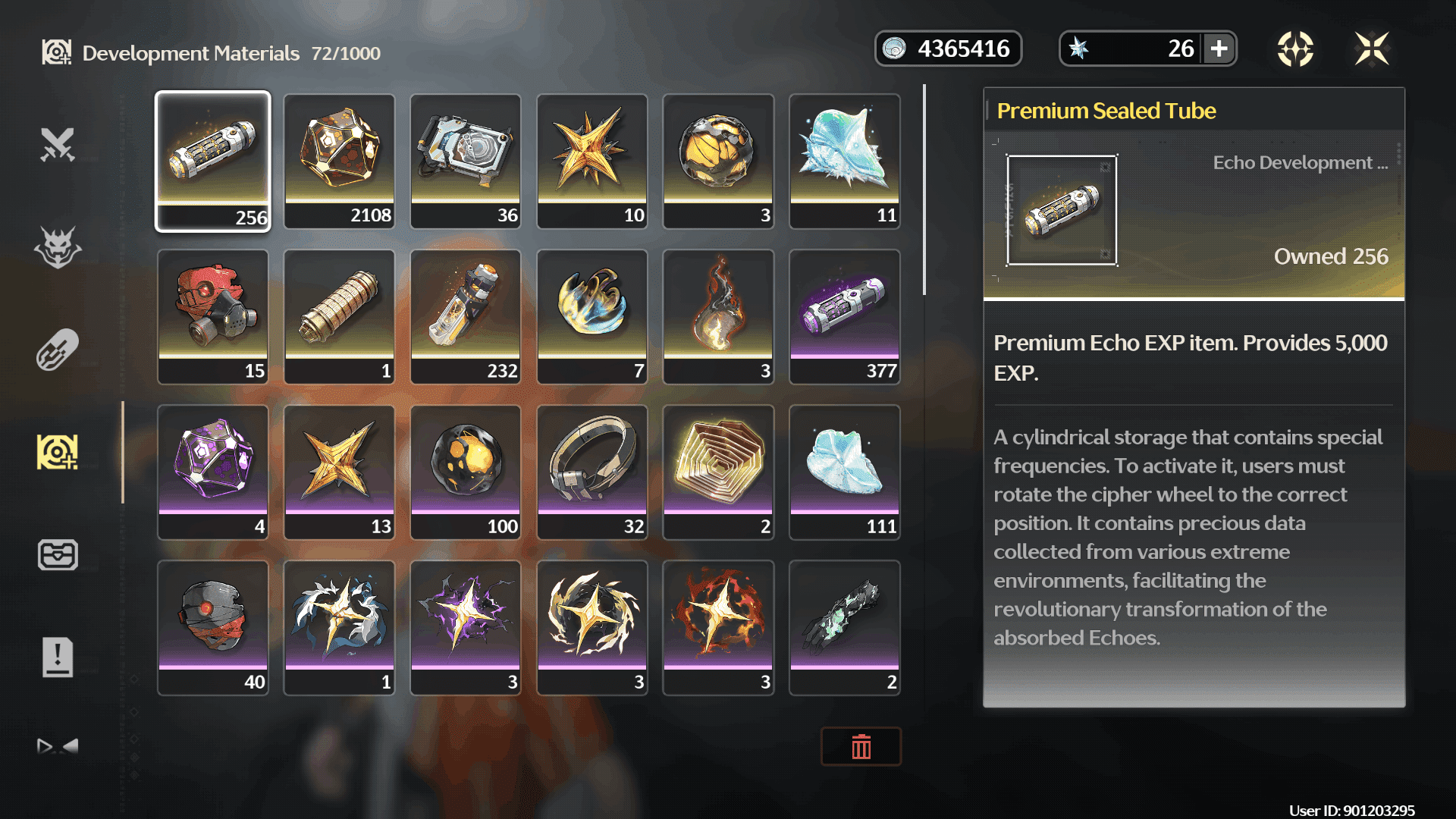Open the treasure chest resources tab
Image resolution: width=1456 pixels, height=819 pixels.
click(58, 554)
